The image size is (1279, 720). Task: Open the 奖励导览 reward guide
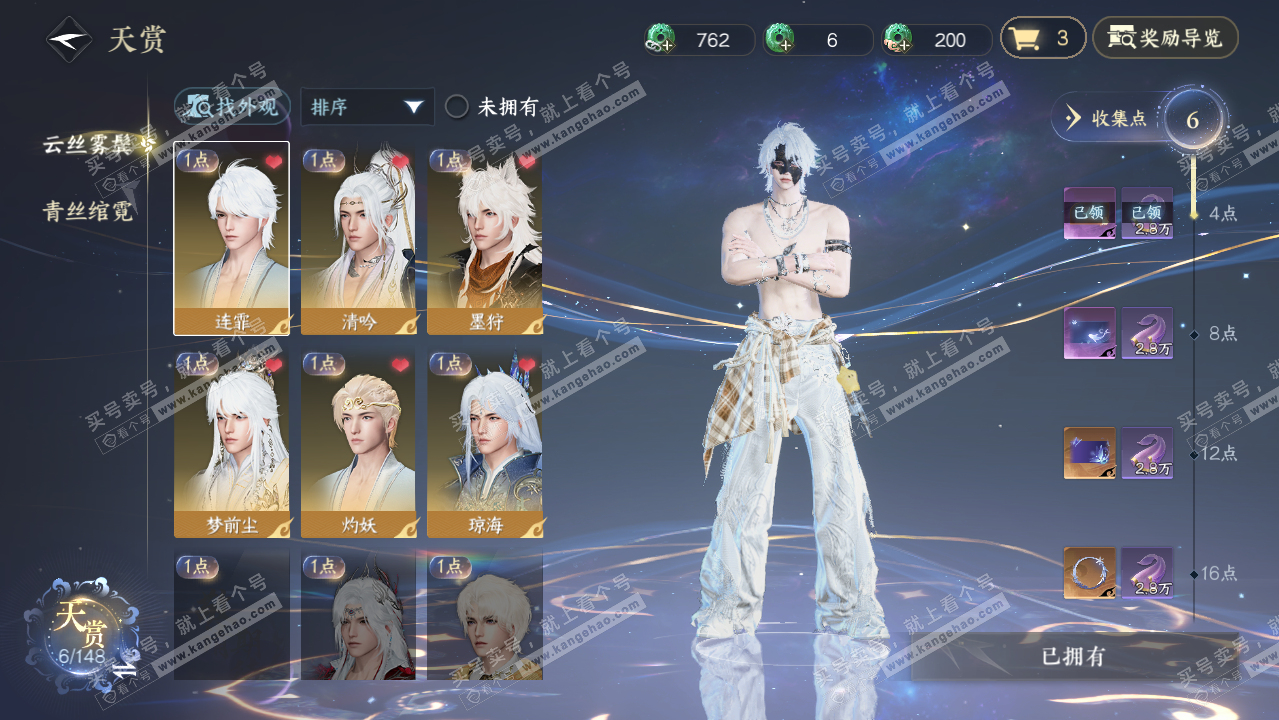click(1165, 39)
